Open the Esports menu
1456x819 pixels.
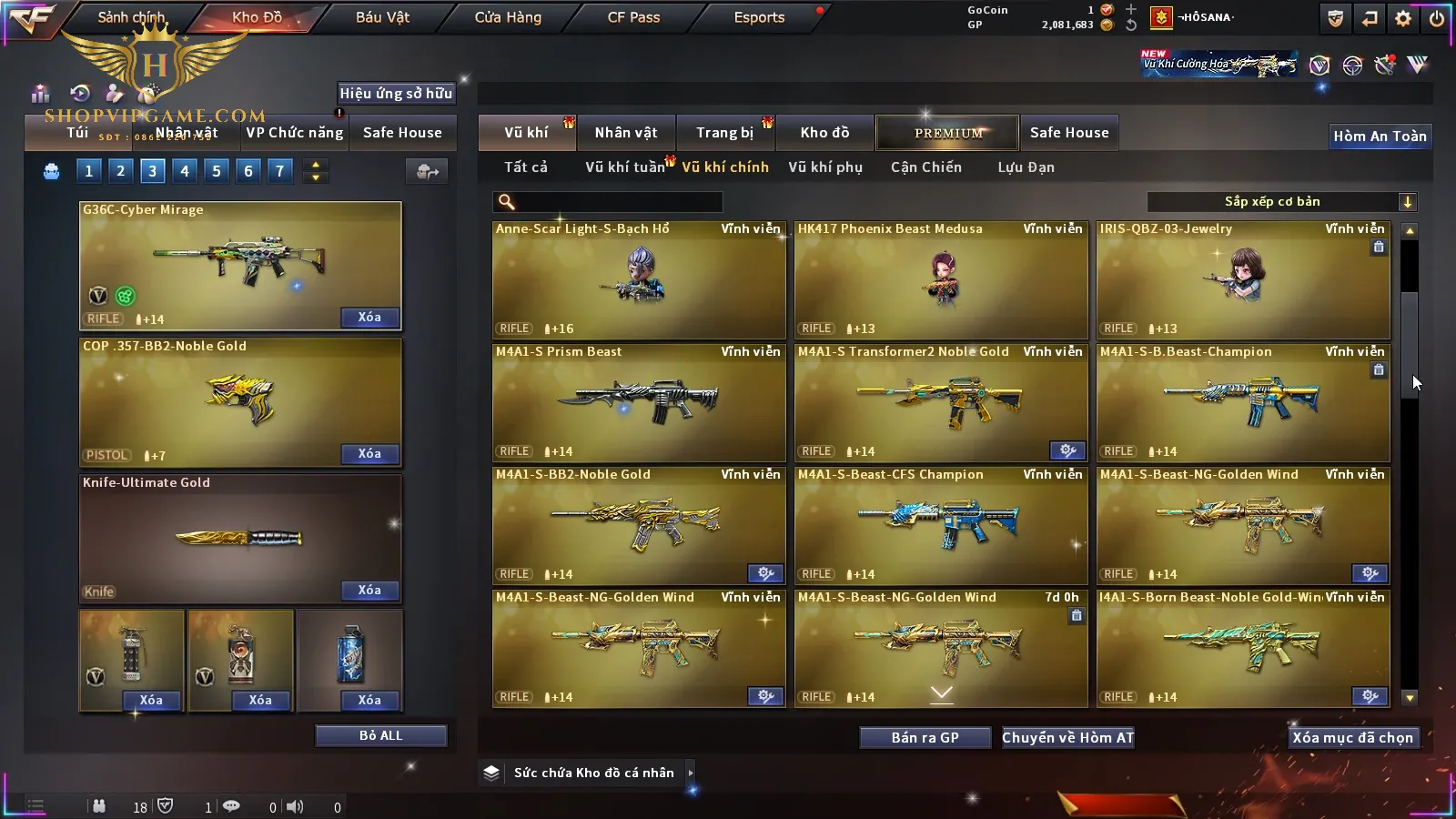pos(759,17)
